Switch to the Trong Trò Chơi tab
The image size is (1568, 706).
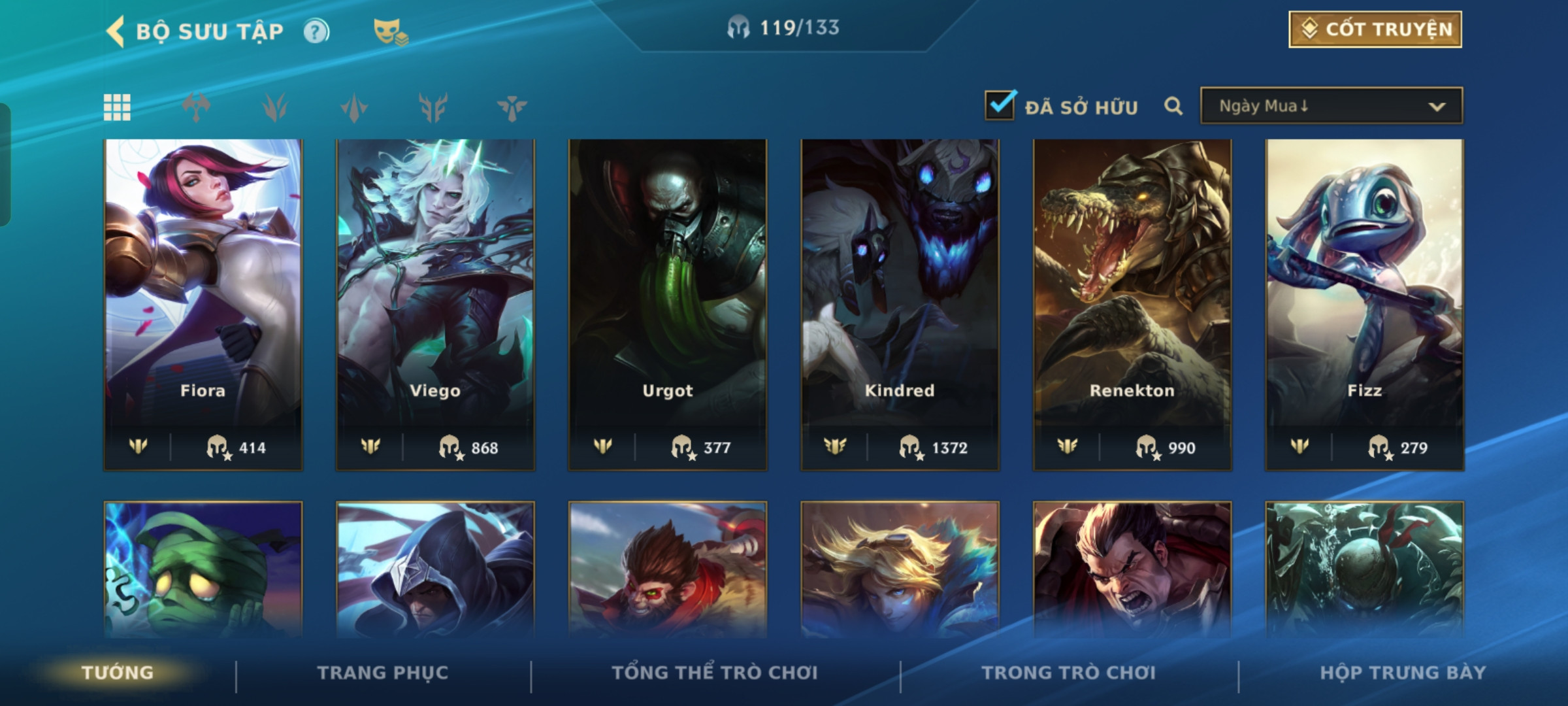1068,673
